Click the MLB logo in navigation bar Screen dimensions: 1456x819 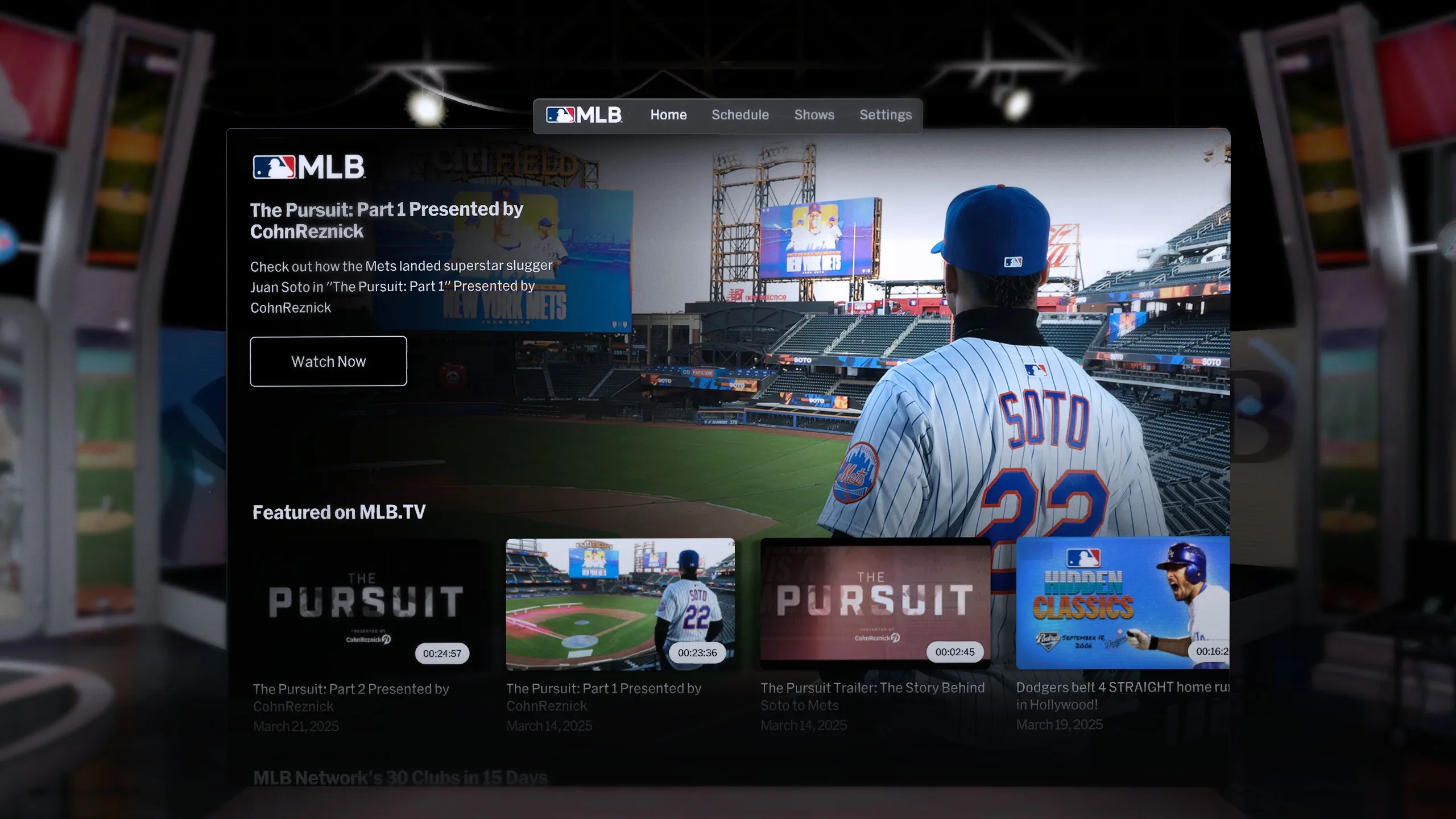point(584,115)
